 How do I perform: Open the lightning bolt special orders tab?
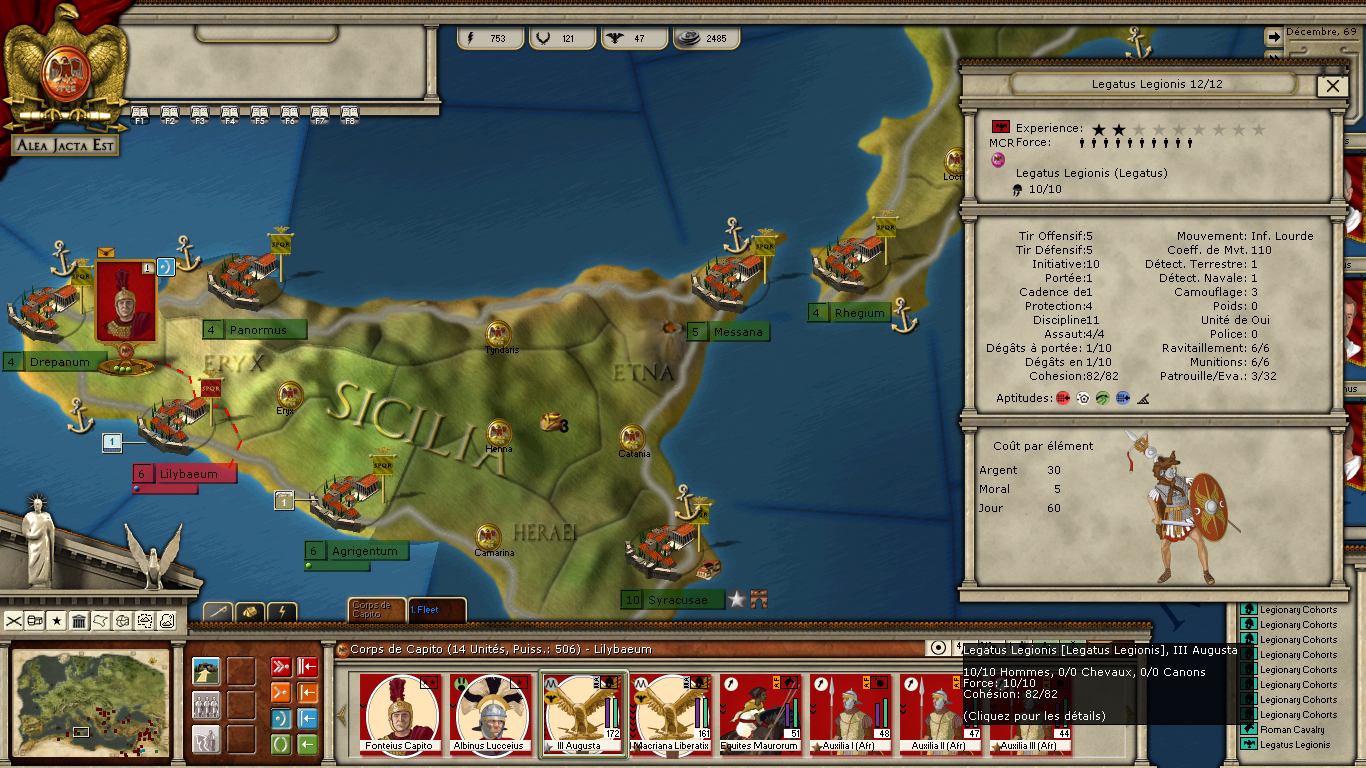tap(282, 611)
